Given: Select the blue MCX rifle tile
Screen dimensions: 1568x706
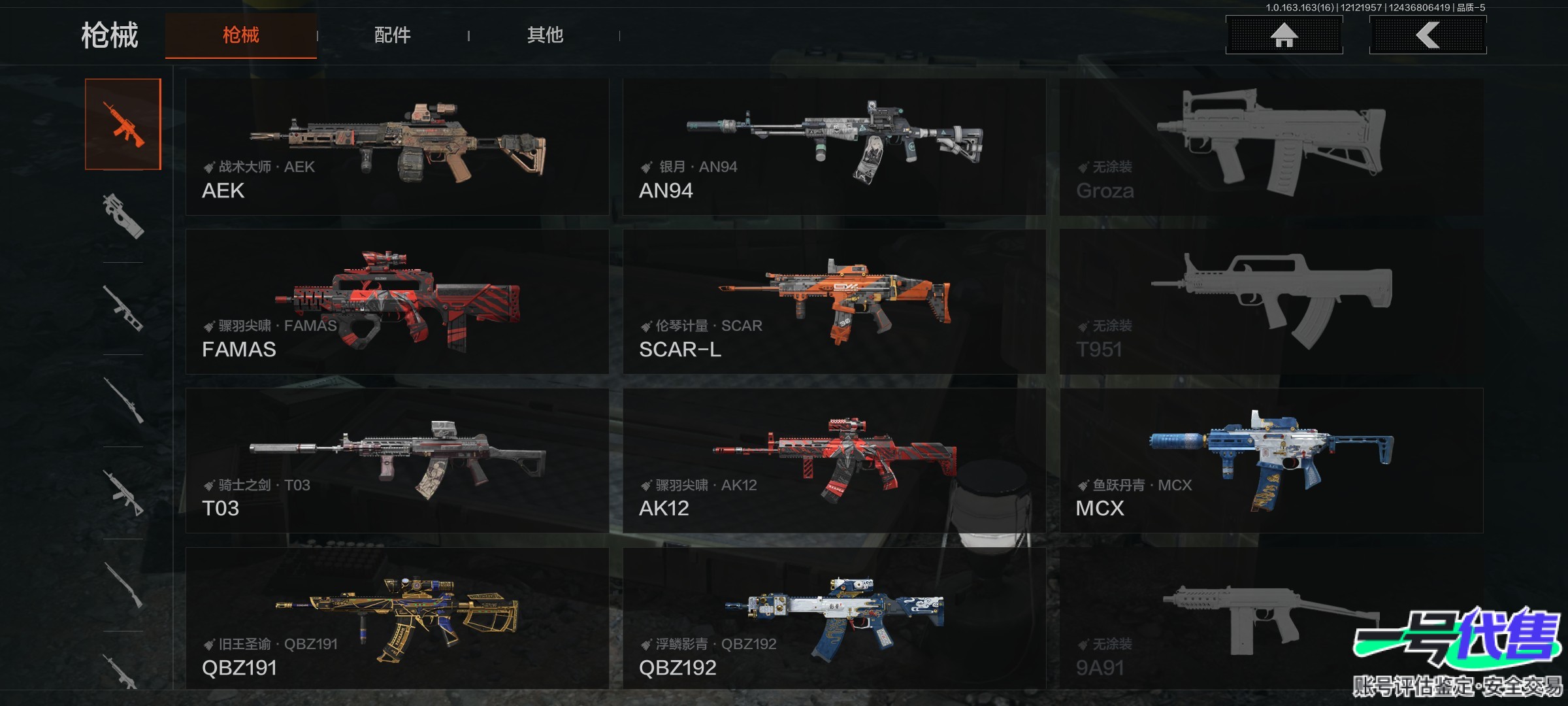Looking at the screenshot, I should pyautogui.click(x=1271, y=460).
